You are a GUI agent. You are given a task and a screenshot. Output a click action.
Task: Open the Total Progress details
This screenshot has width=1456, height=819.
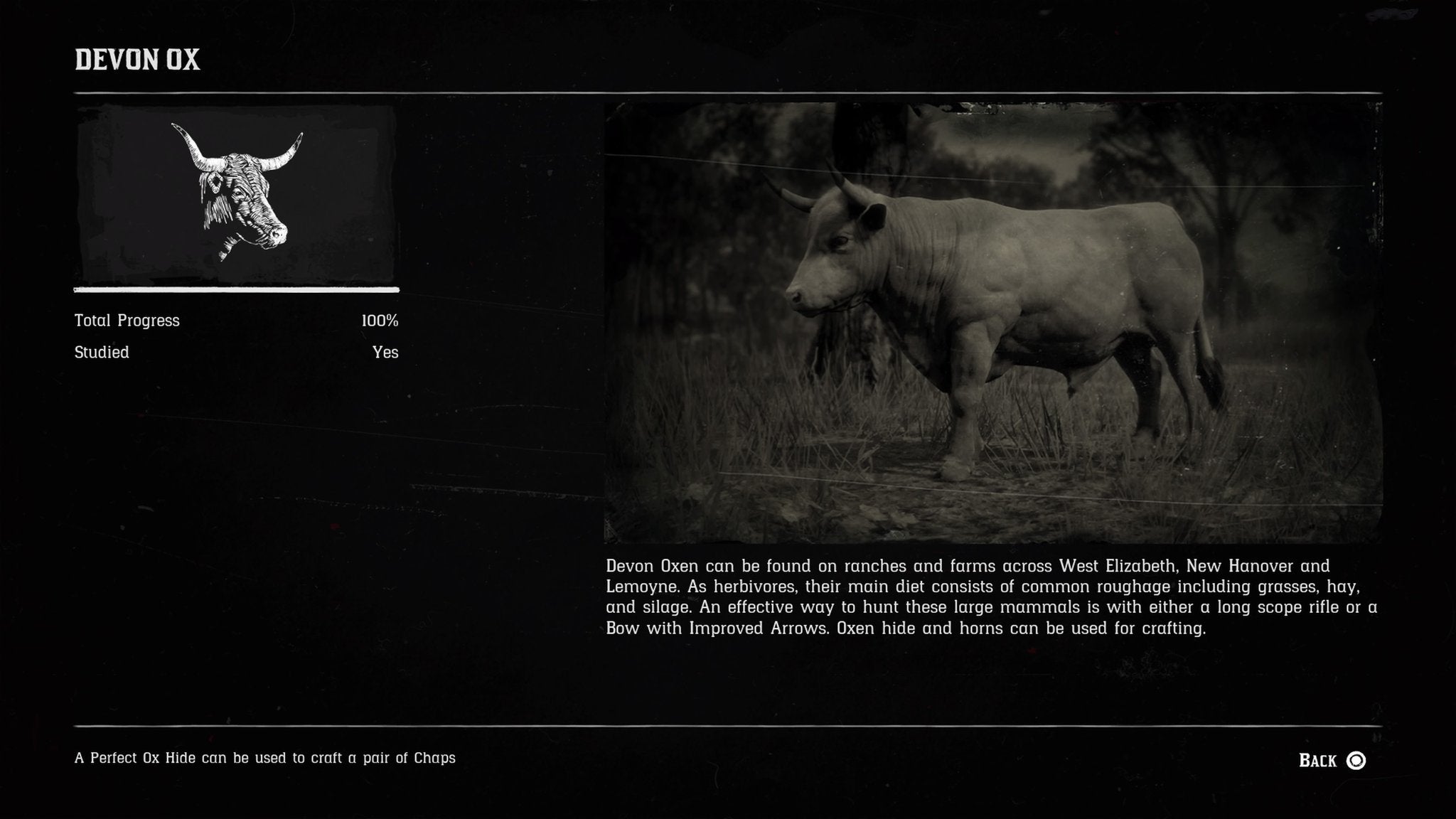(x=127, y=321)
